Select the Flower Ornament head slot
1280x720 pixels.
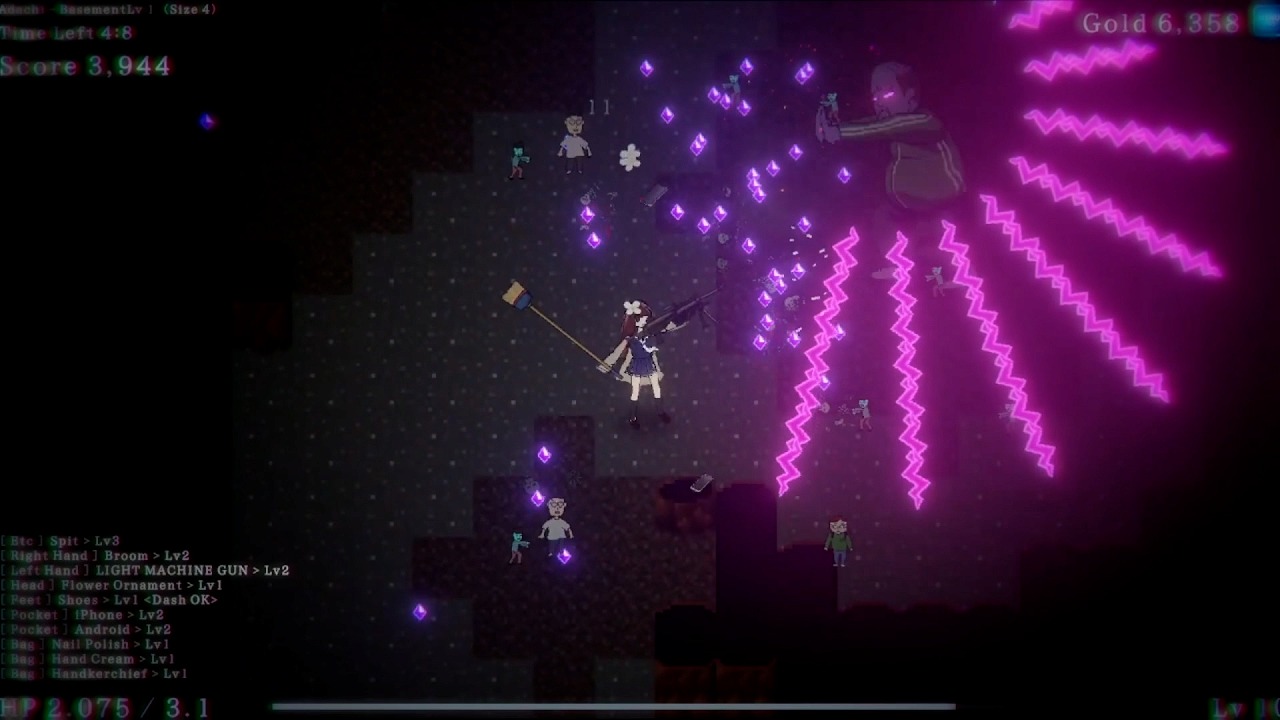coord(112,585)
